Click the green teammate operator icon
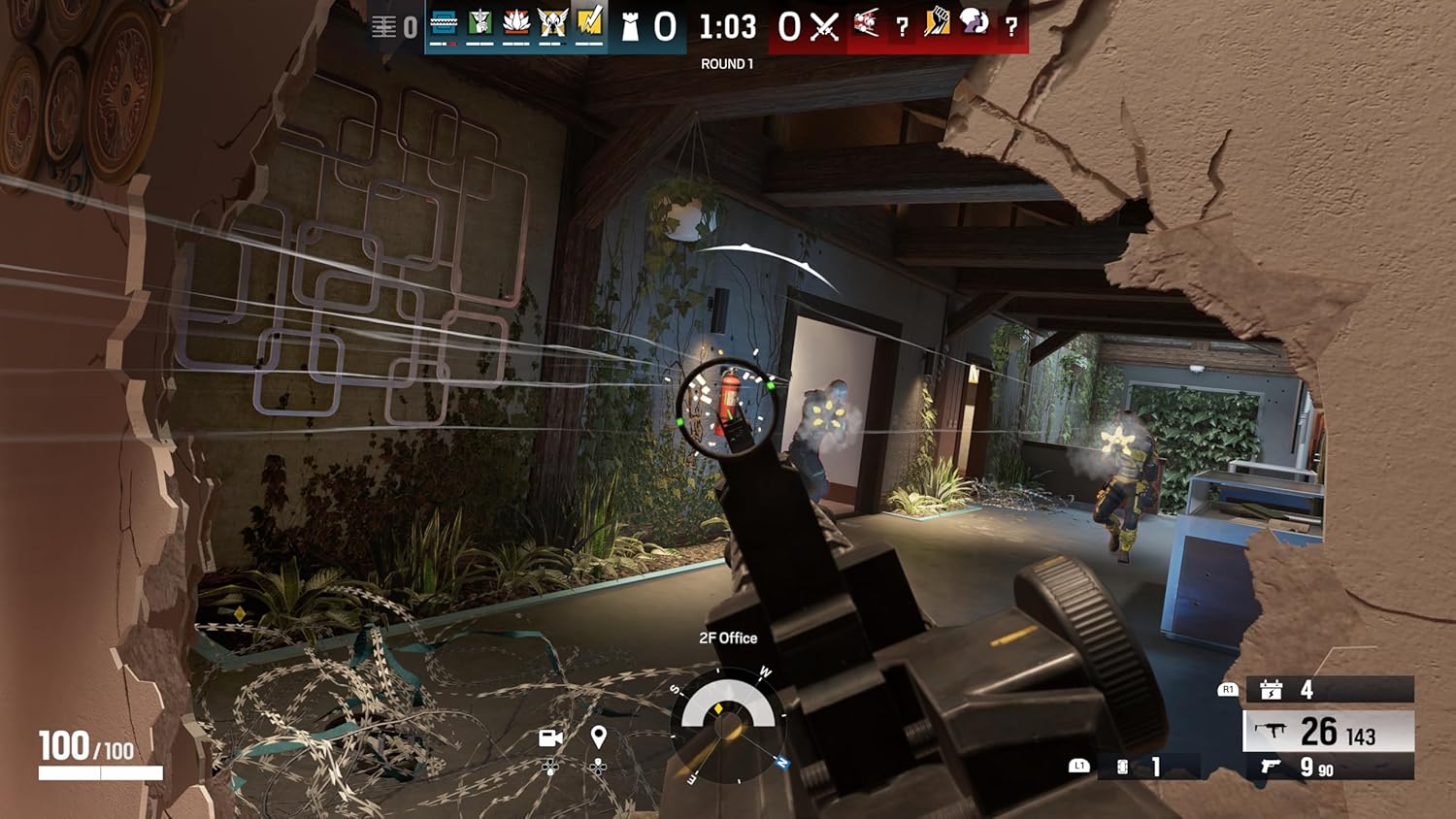Viewport: 1456px width, 819px height. [479, 26]
